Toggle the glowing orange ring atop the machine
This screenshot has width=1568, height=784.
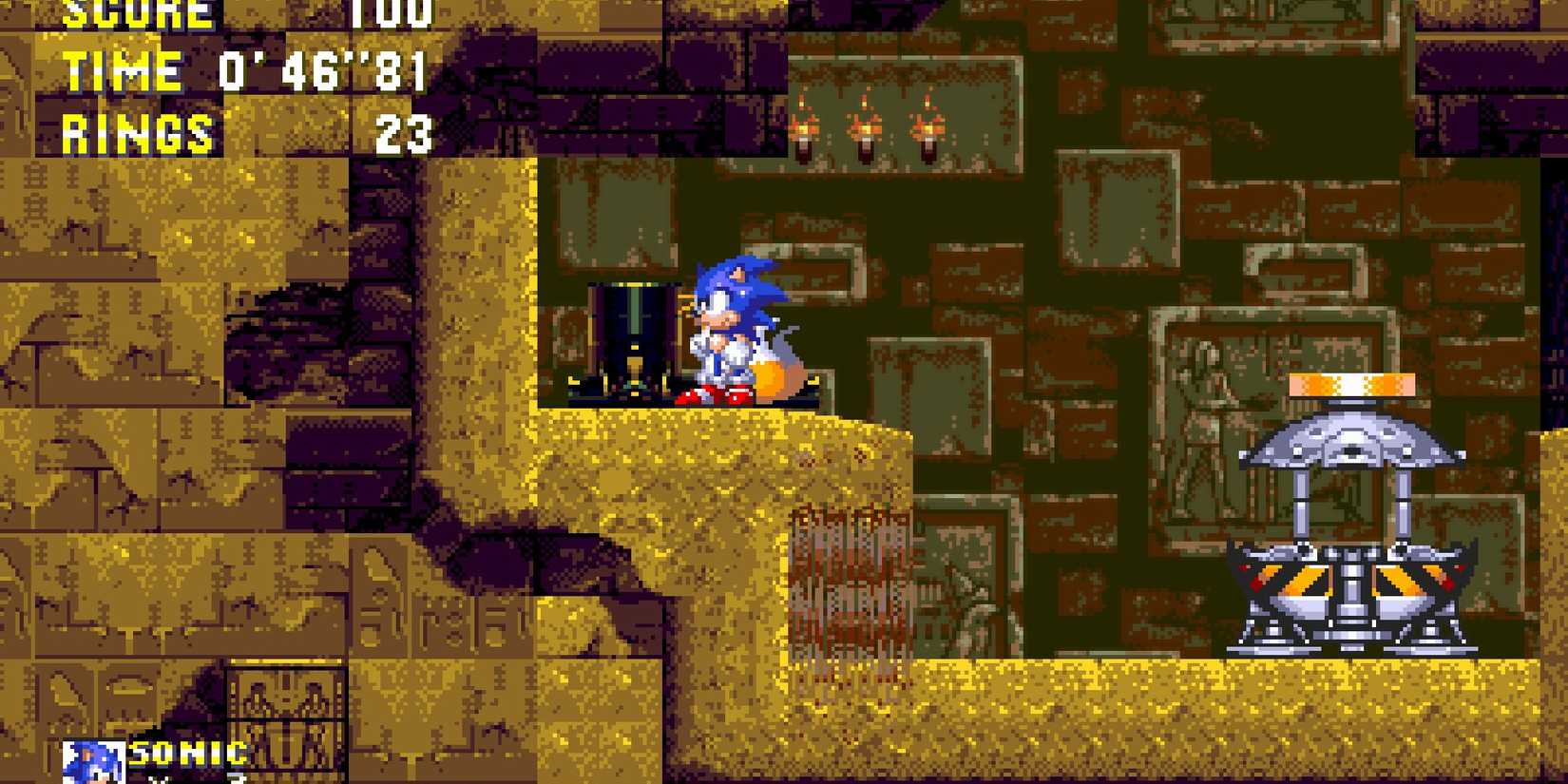(x=1351, y=385)
